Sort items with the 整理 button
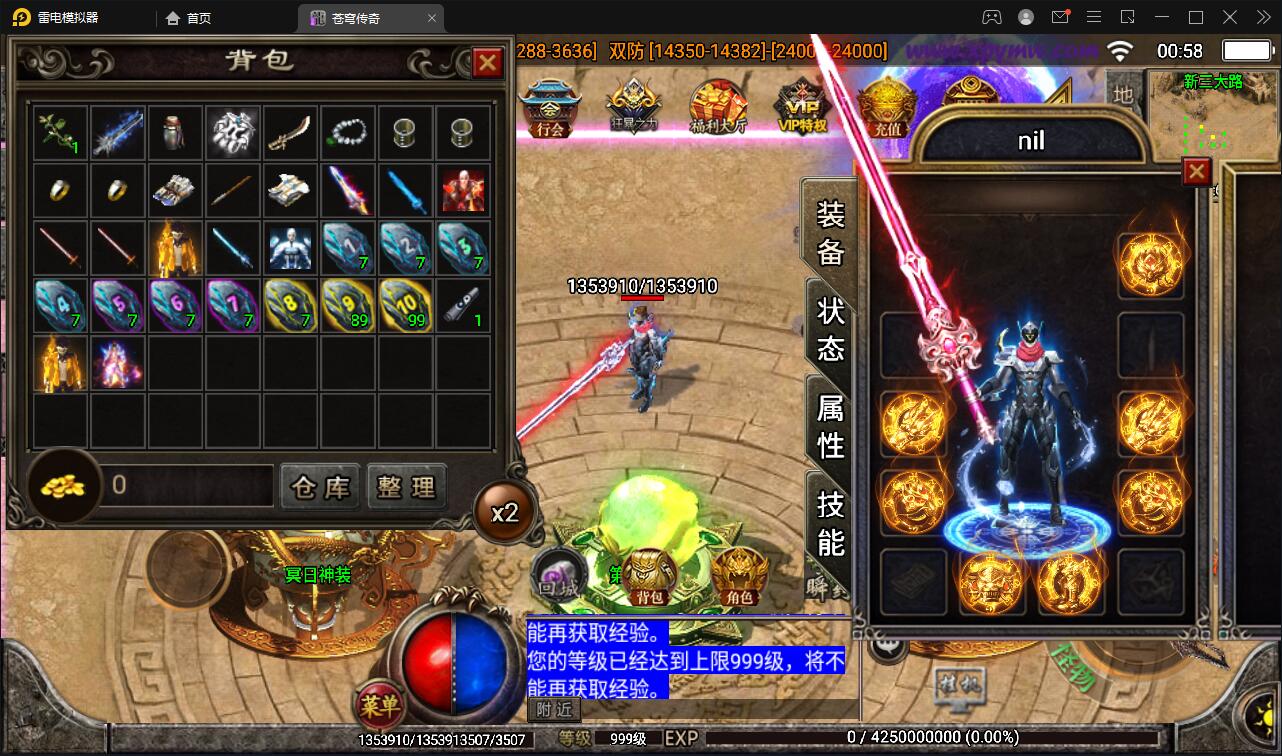Image resolution: width=1282 pixels, height=756 pixels. (406, 487)
